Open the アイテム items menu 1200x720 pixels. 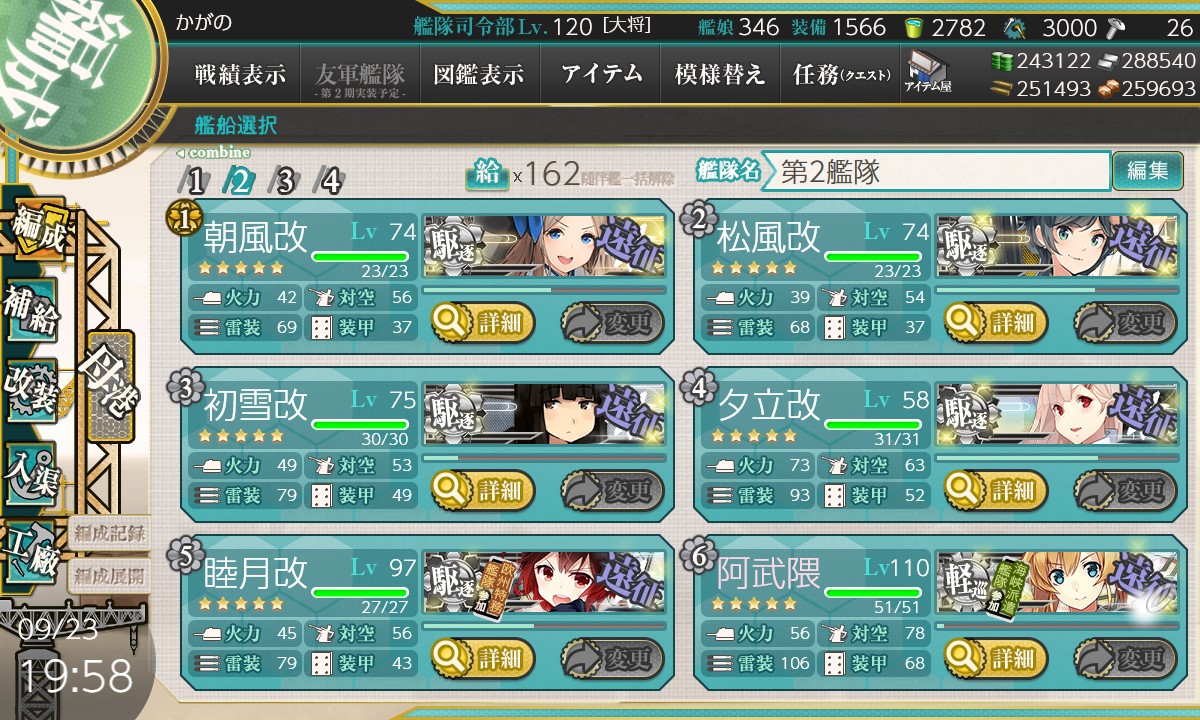(x=601, y=74)
